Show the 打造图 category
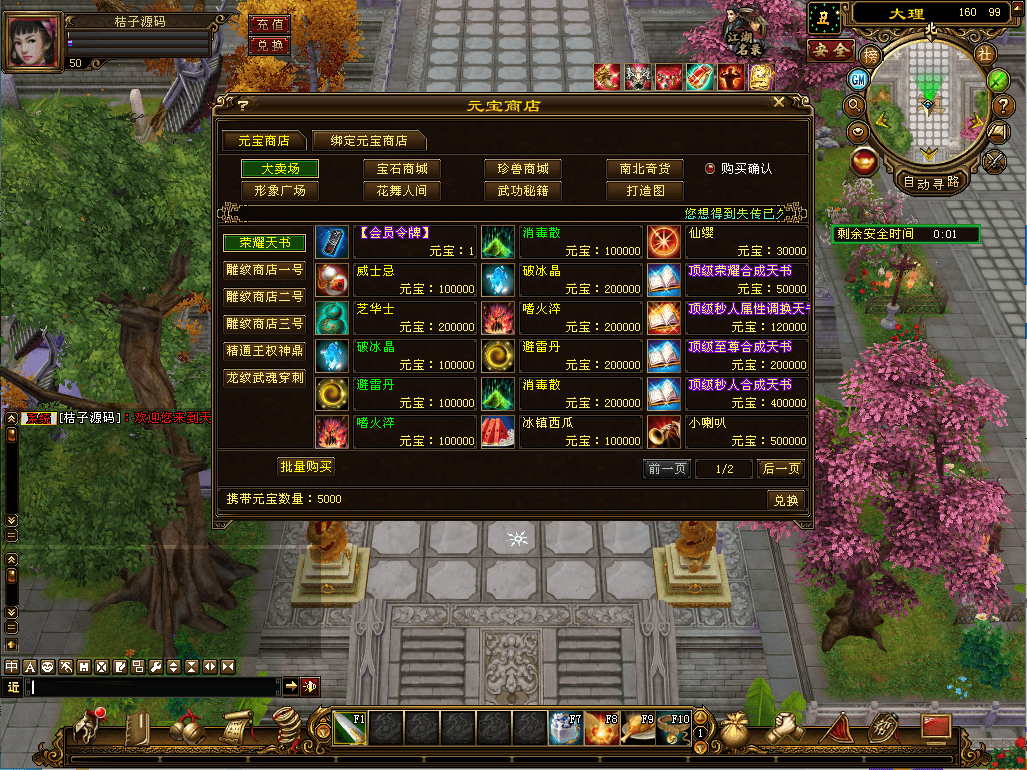 coord(645,190)
